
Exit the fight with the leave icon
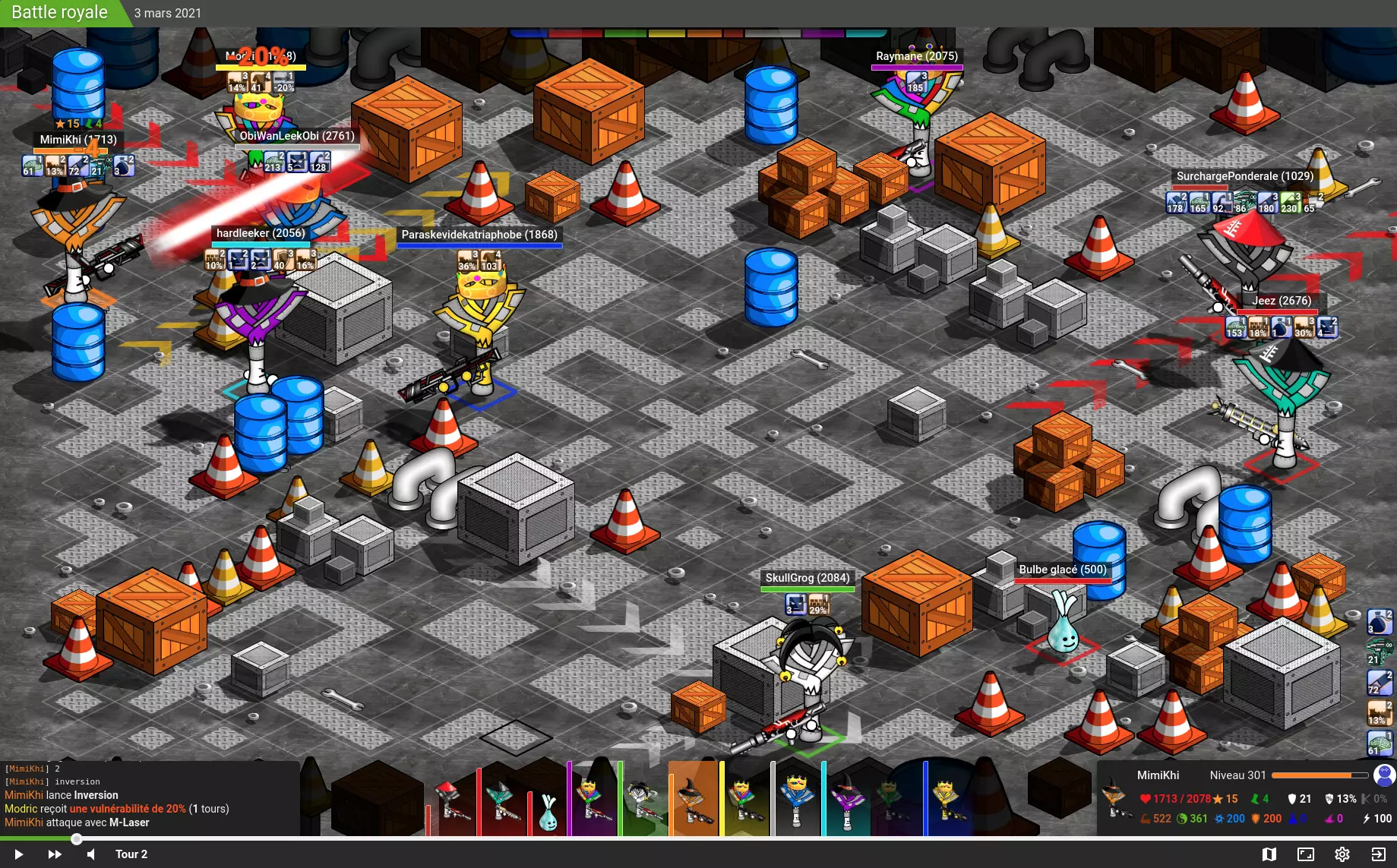tap(1378, 854)
